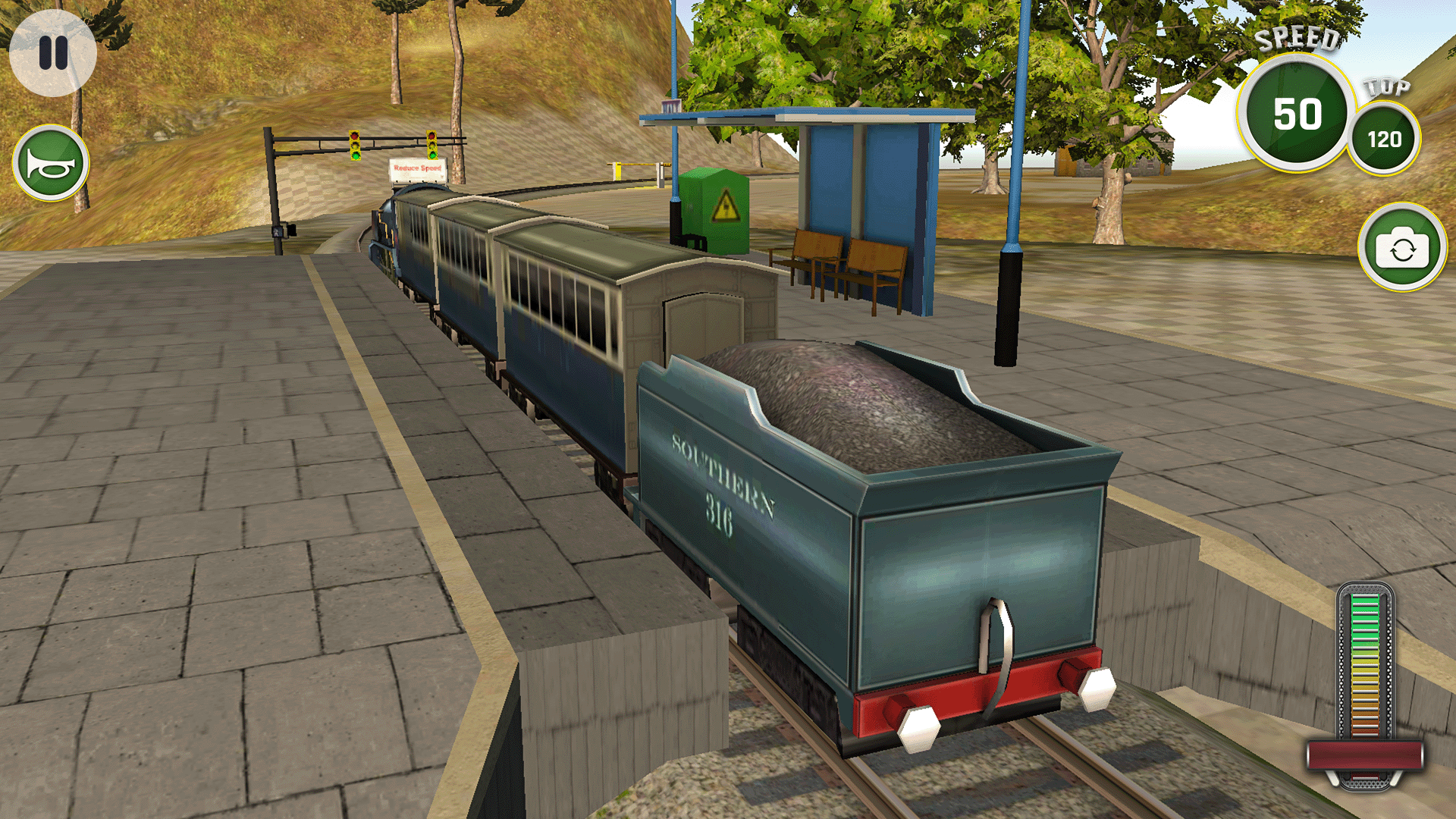Click the Reduce Speed sign above the track

click(x=416, y=167)
